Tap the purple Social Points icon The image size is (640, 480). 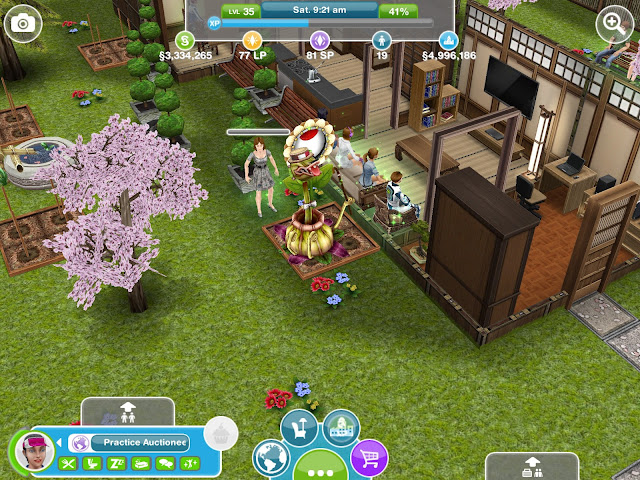[x=320, y=40]
